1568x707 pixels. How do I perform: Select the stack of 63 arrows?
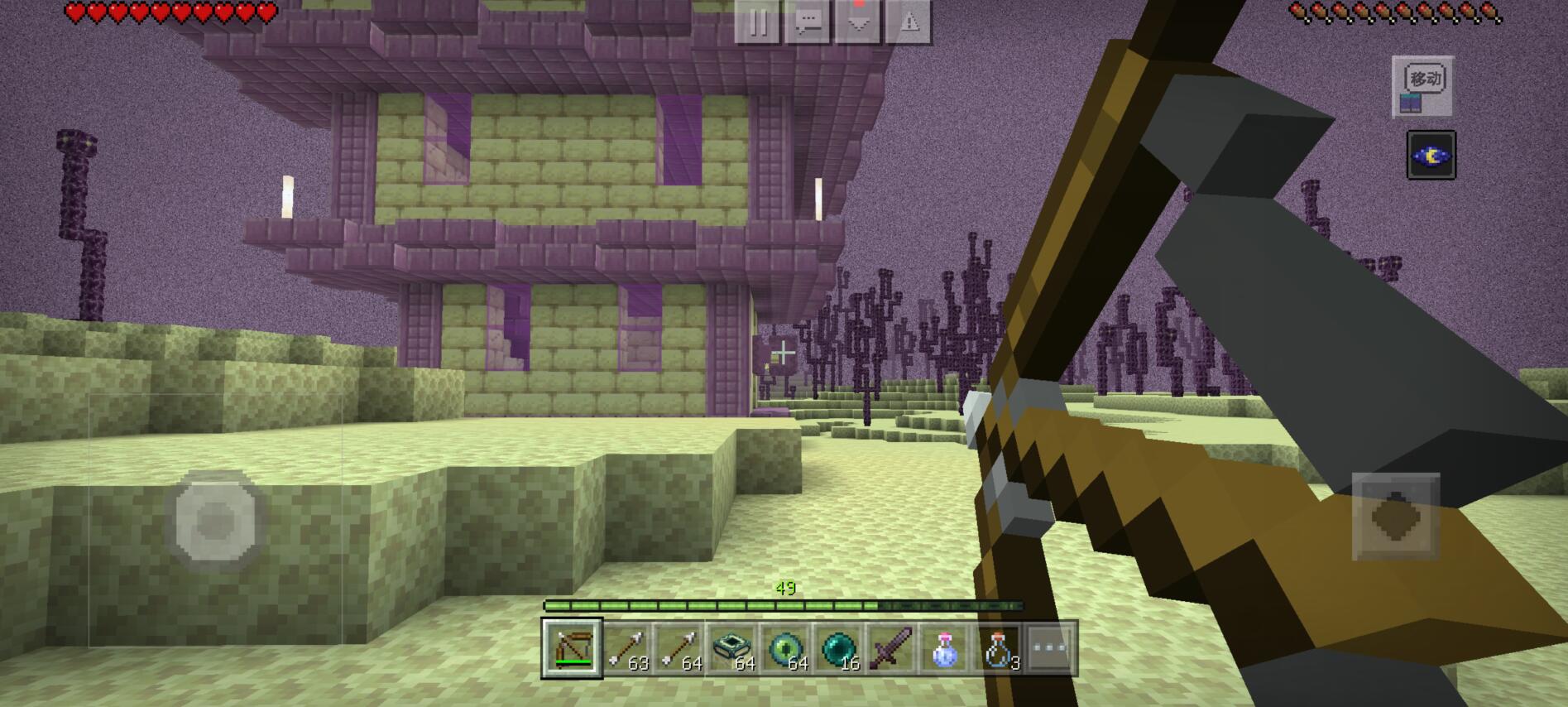click(626, 648)
